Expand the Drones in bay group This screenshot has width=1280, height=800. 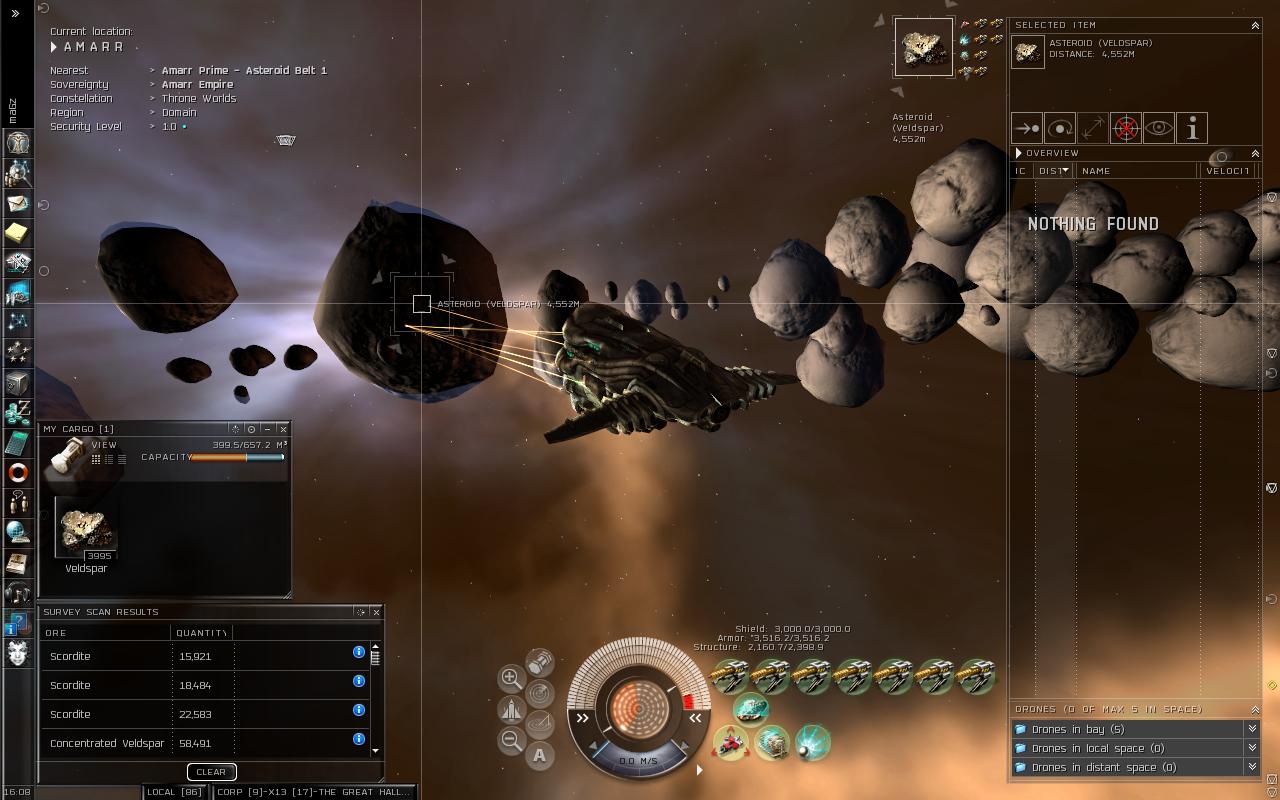(x=1251, y=729)
